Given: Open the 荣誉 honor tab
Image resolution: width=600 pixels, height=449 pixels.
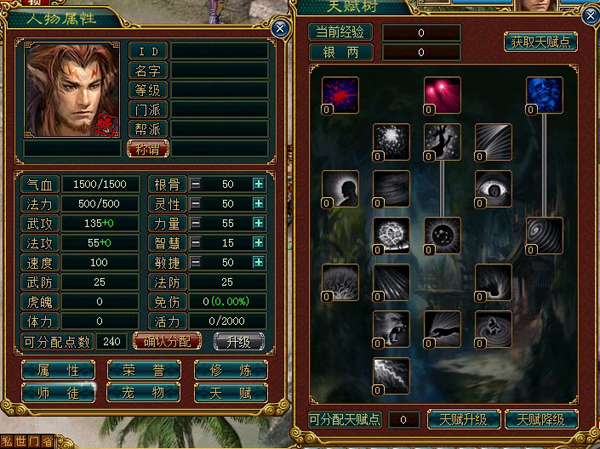Looking at the screenshot, I should click(145, 369).
